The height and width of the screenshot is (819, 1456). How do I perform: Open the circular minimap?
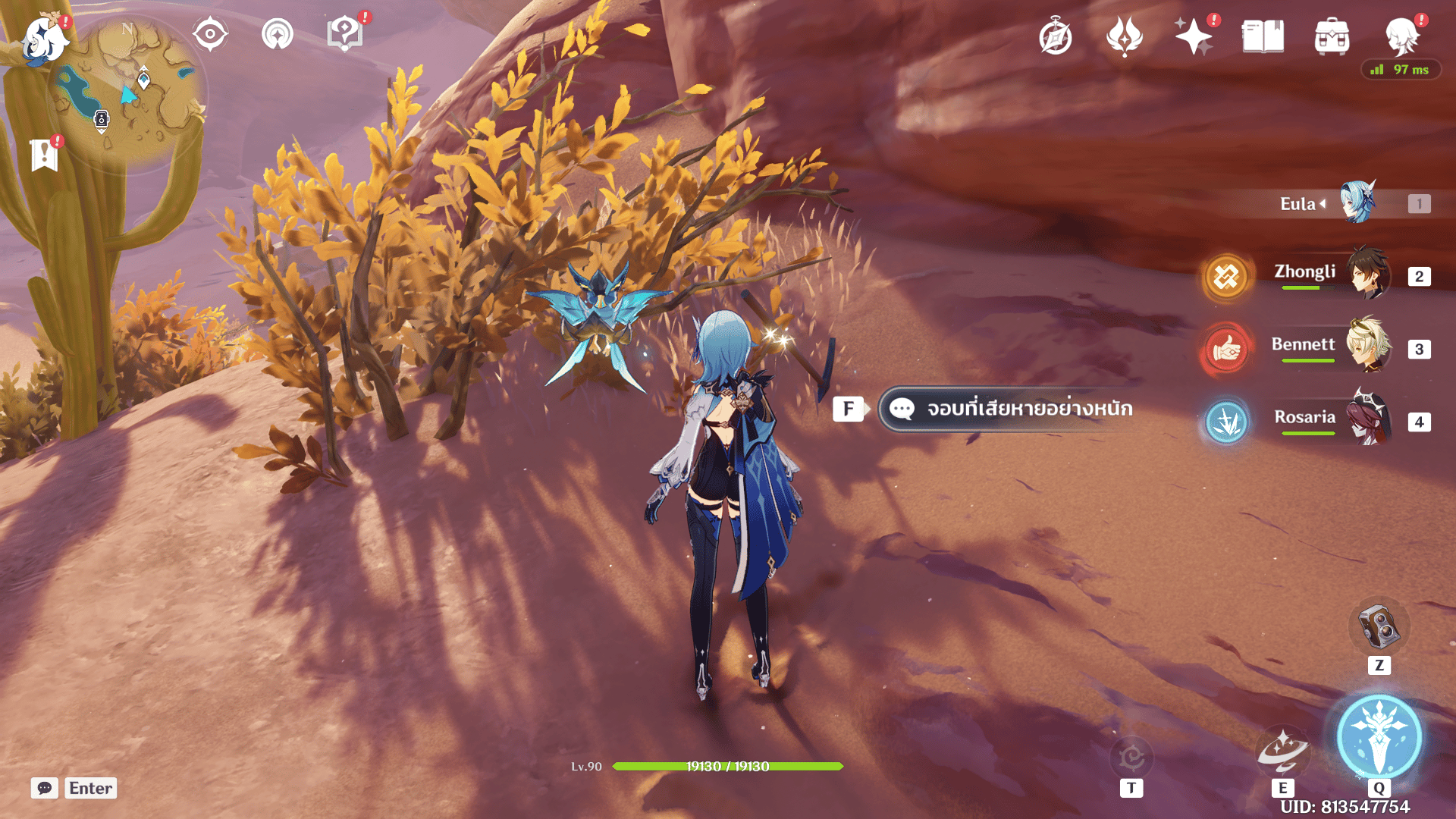click(x=127, y=91)
